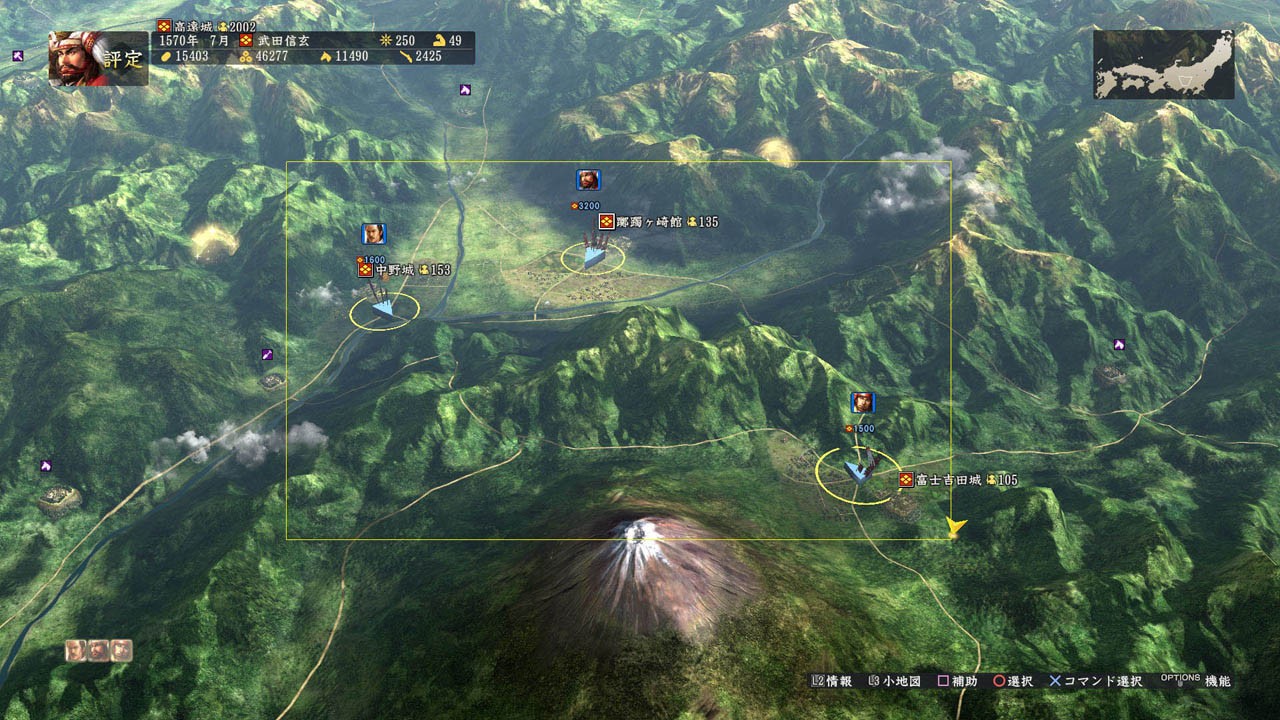Select the 富士吉田城 castle label

pyautogui.click(x=957, y=481)
